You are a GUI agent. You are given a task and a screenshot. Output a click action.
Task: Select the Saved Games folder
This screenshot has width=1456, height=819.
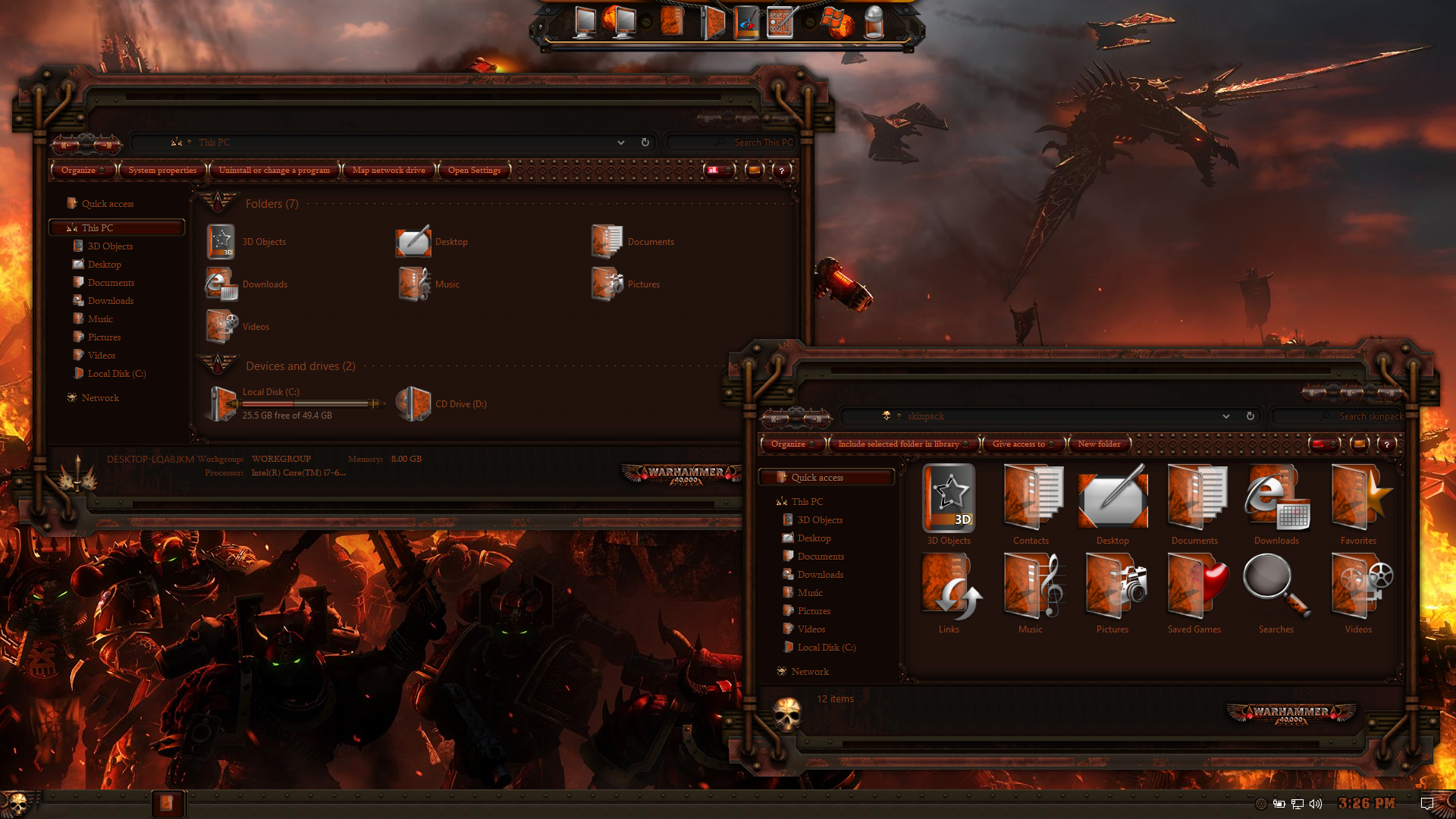tap(1194, 593)
